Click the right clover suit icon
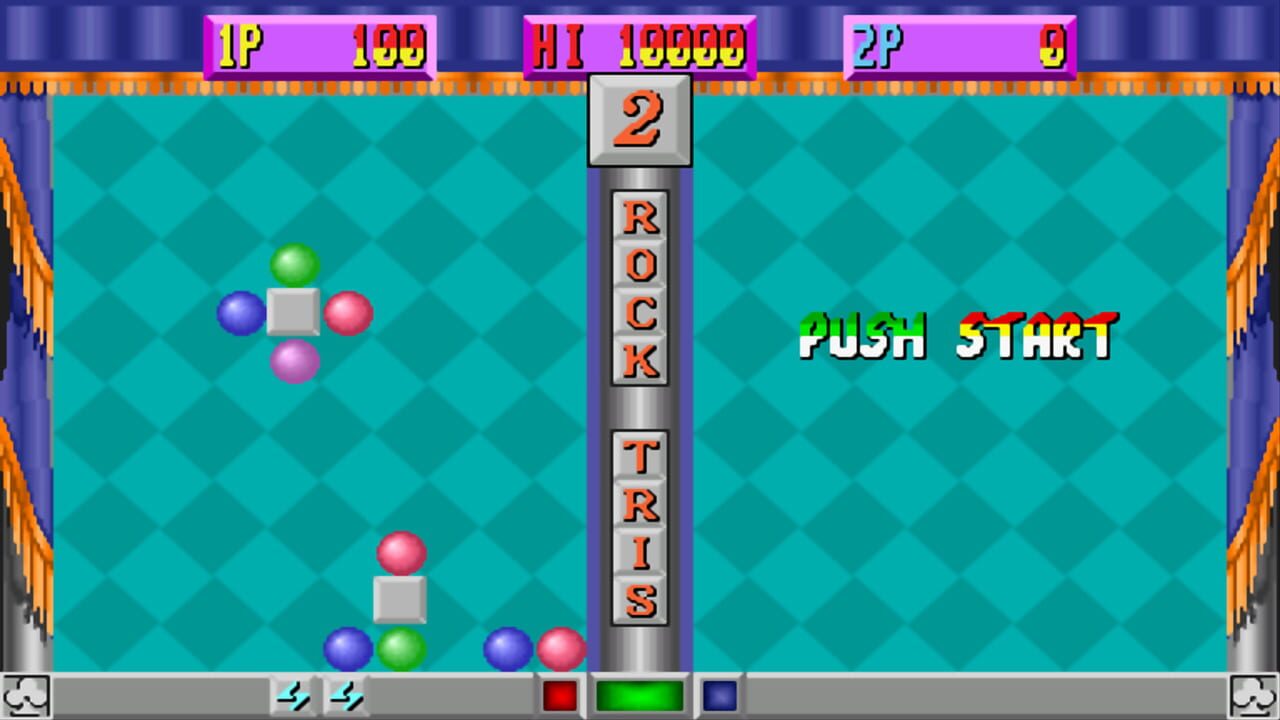 point(1251,694)
